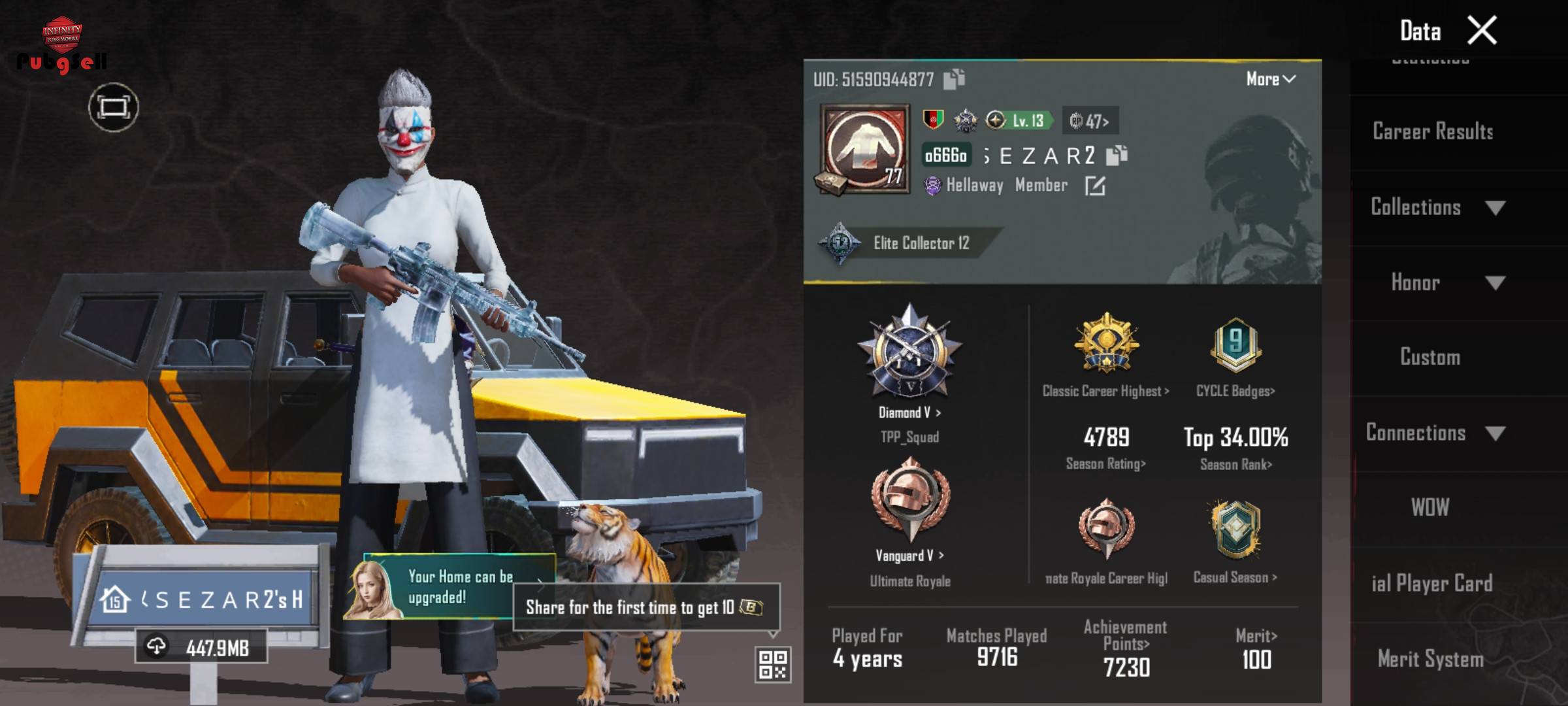Open the Career Results section
Viewport: 1568px width, 706px height.
point(1432,132)
